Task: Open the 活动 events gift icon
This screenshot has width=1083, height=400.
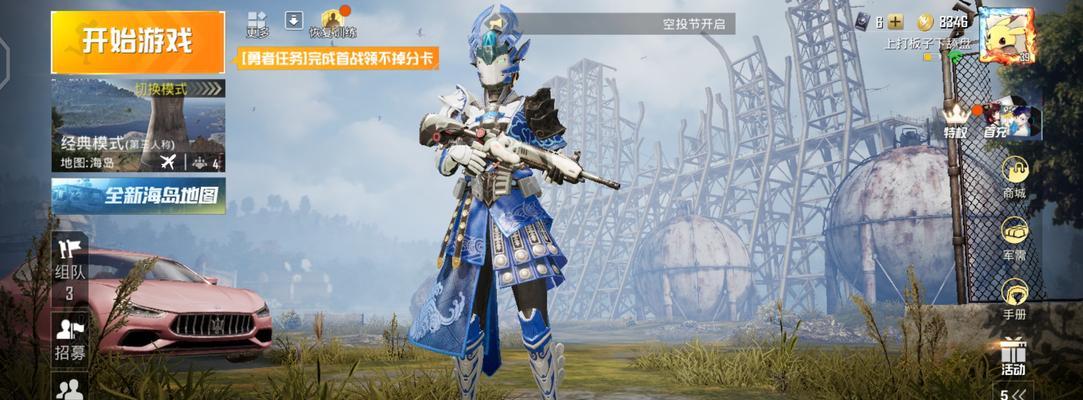Action: pyautogui.click(x=1013, y=356)
